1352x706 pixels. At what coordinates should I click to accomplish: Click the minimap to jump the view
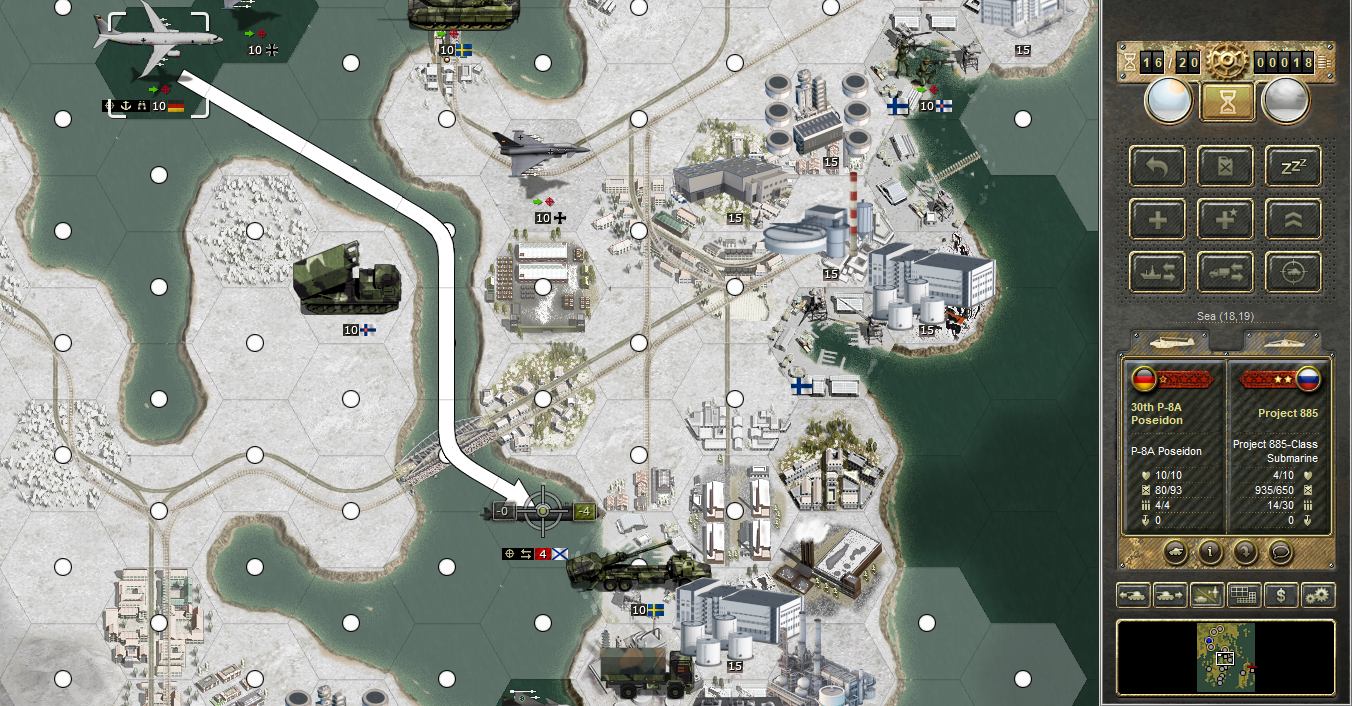1226,657
